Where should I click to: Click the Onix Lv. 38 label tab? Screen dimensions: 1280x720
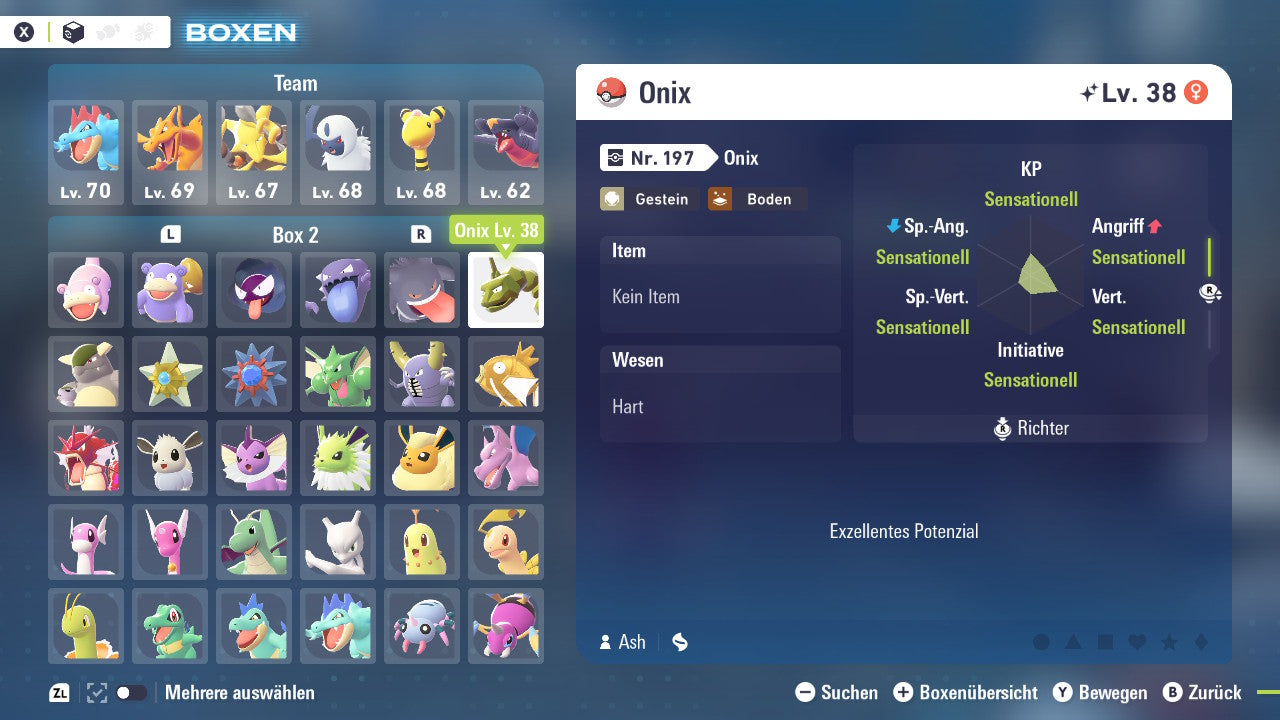[x=499, y=230]
